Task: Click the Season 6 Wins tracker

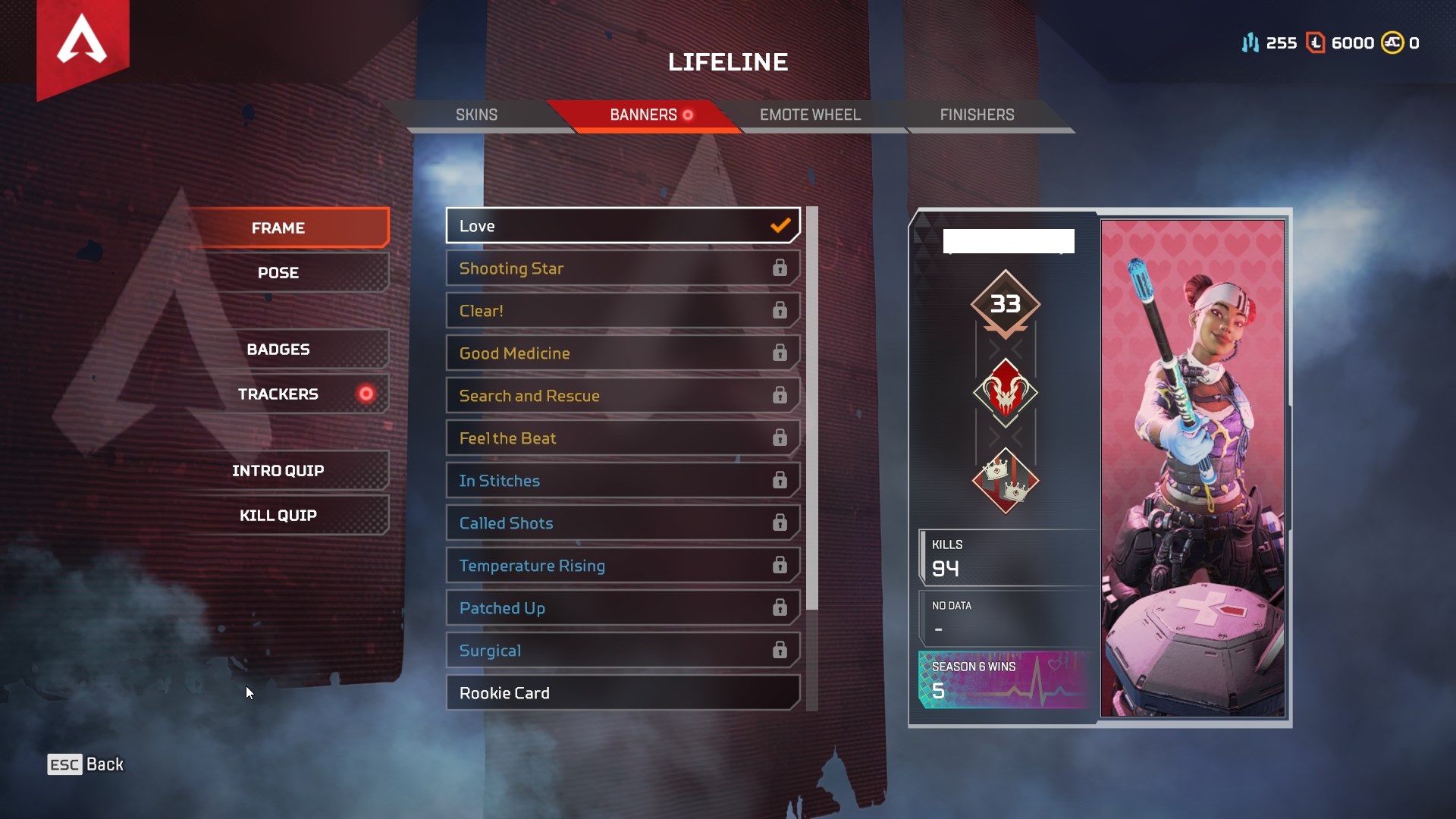Action: [1003, 675]
